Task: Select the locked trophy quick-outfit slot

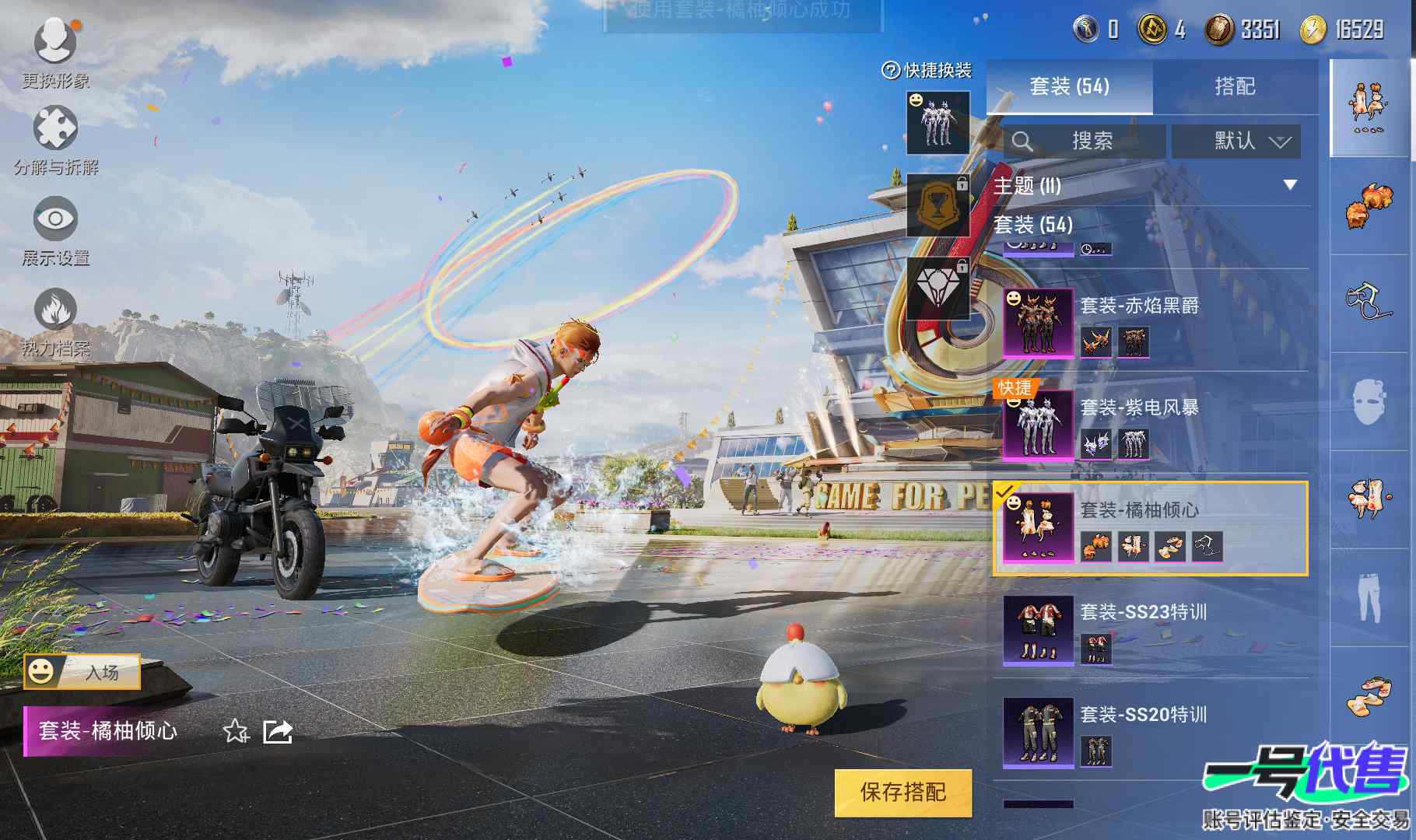Action: [x=938, y=205]
